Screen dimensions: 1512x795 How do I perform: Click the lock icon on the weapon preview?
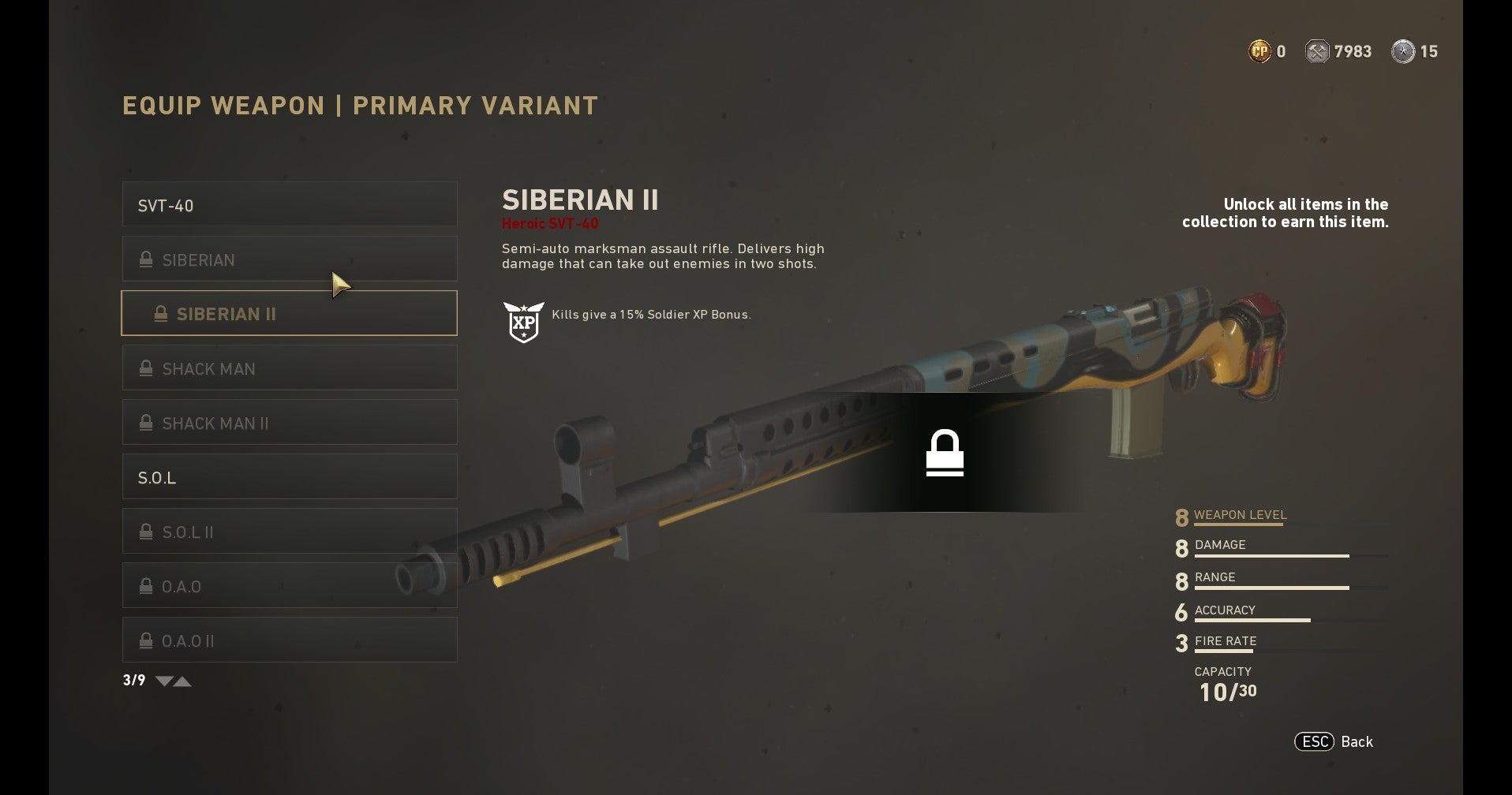945,453
